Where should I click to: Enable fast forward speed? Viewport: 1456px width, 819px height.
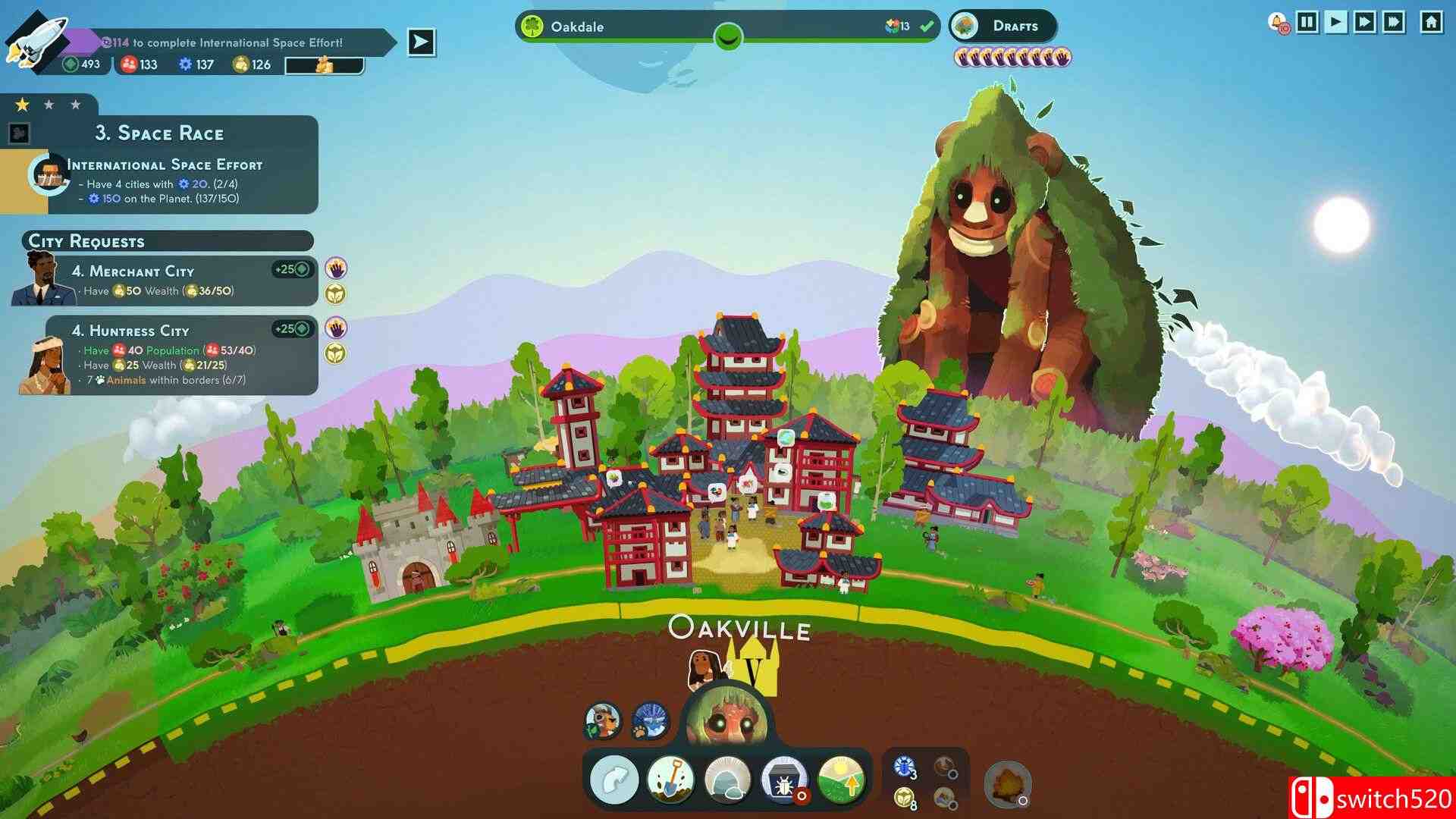1365,20
